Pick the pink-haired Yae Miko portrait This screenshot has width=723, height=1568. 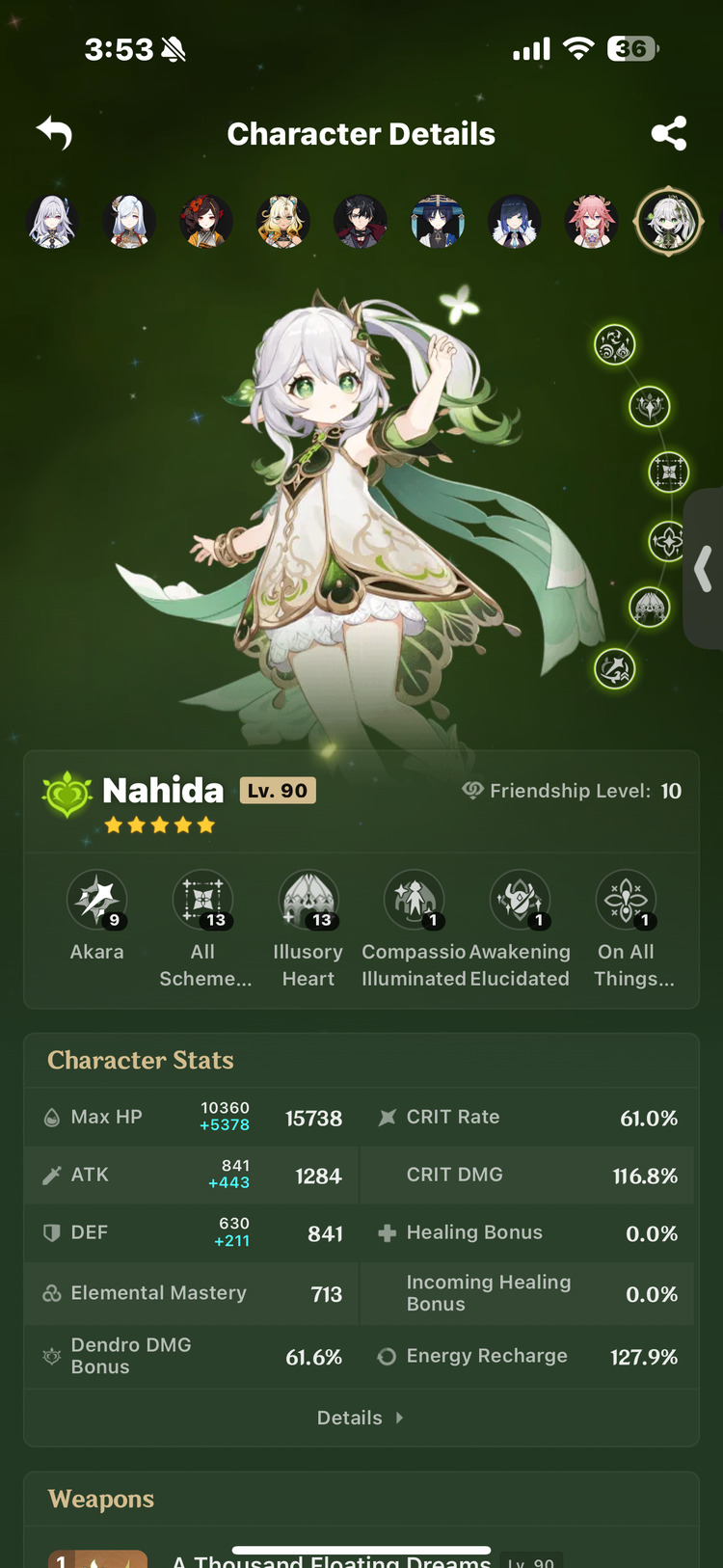(592, 221)
